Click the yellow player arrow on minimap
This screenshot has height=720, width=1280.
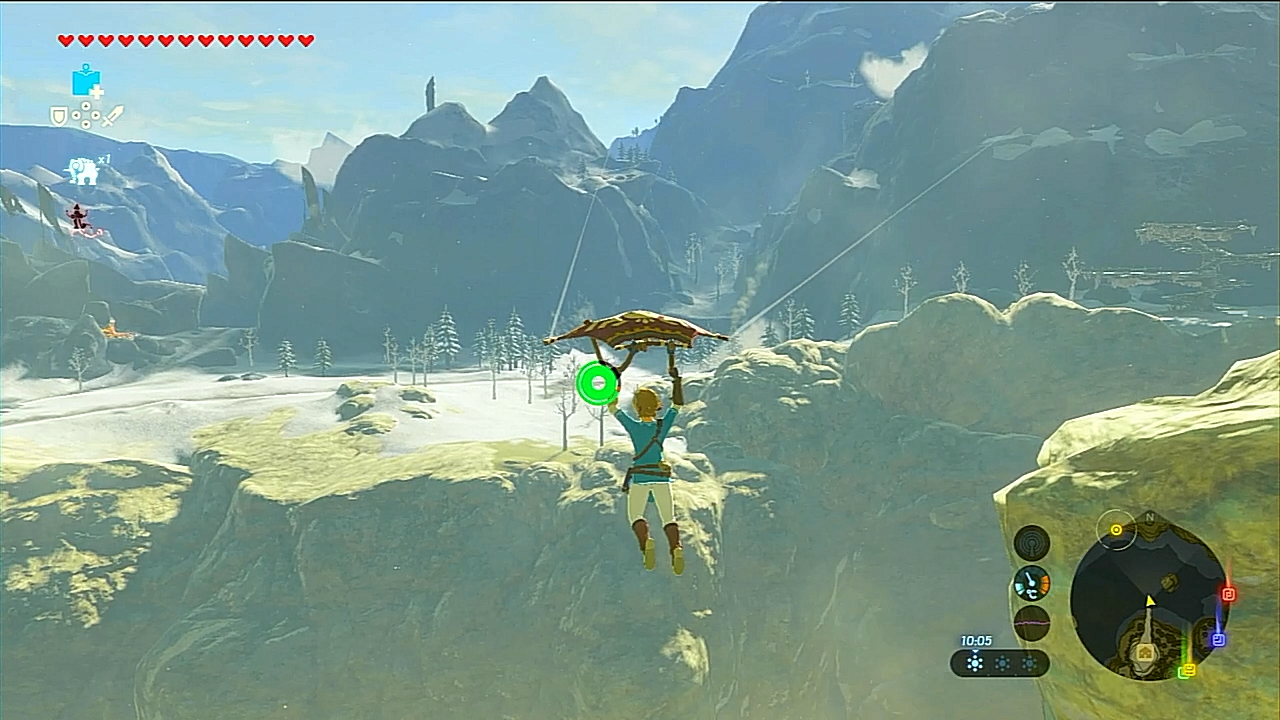1150,601
